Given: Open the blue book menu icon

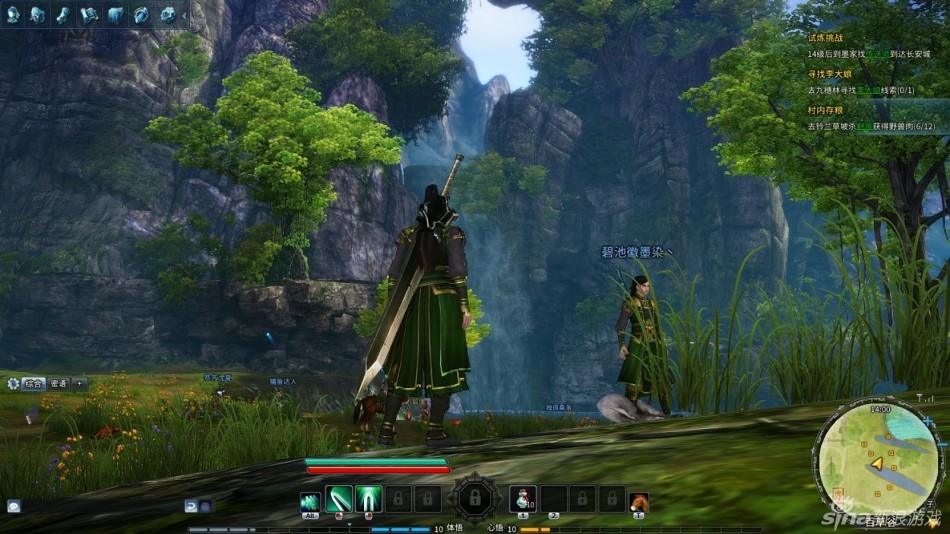Looking at the screenshot, I should click(116, 14).
